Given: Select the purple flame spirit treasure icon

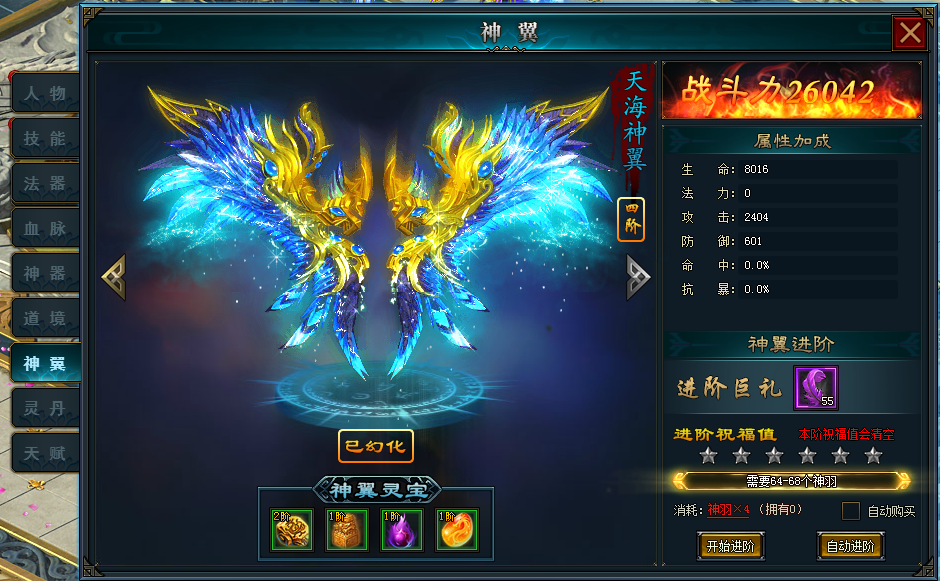Looking at the screenshot, I should point(402,530).
